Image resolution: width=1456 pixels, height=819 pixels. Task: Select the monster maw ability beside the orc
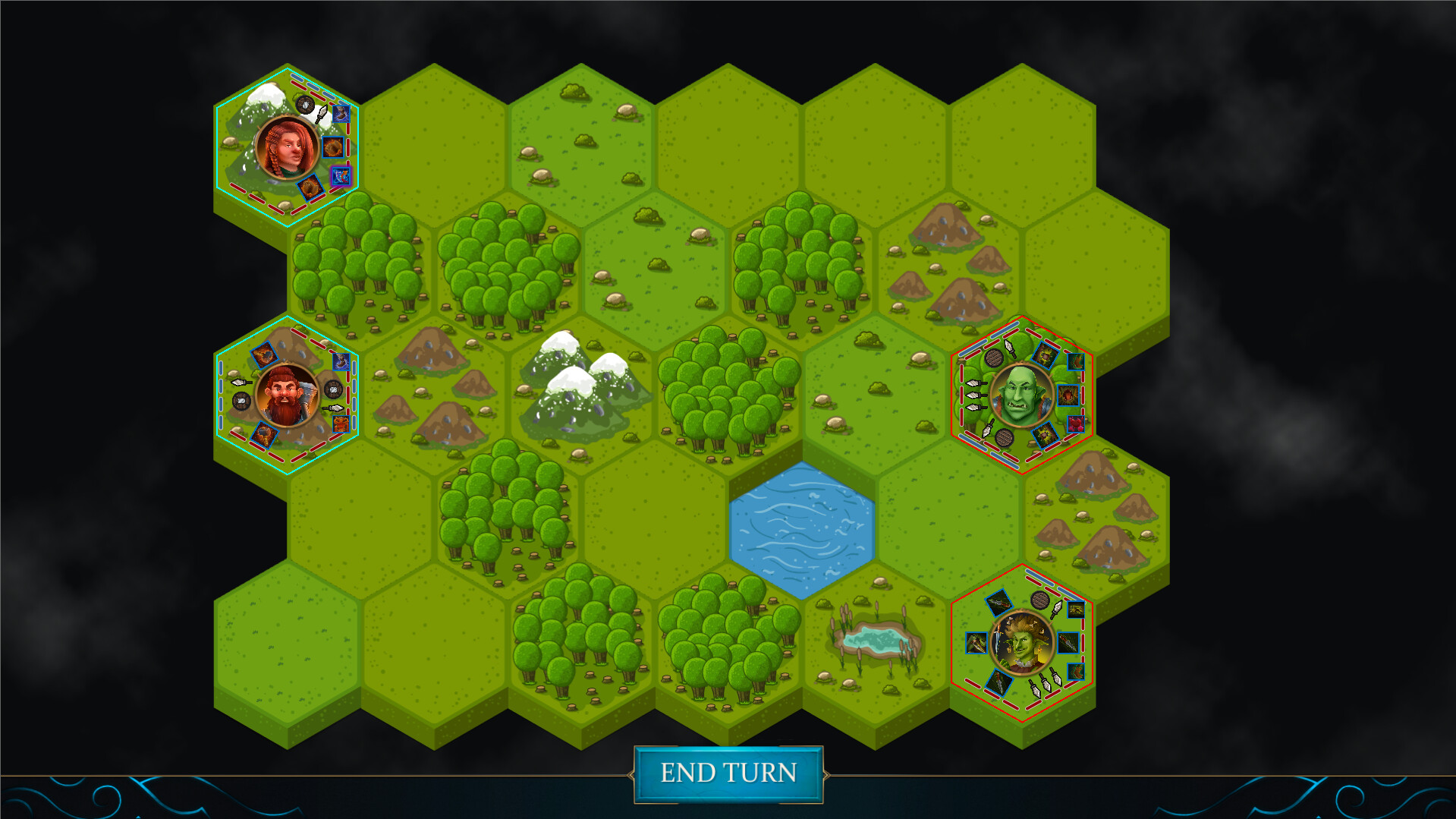[x=1068, y=396]
